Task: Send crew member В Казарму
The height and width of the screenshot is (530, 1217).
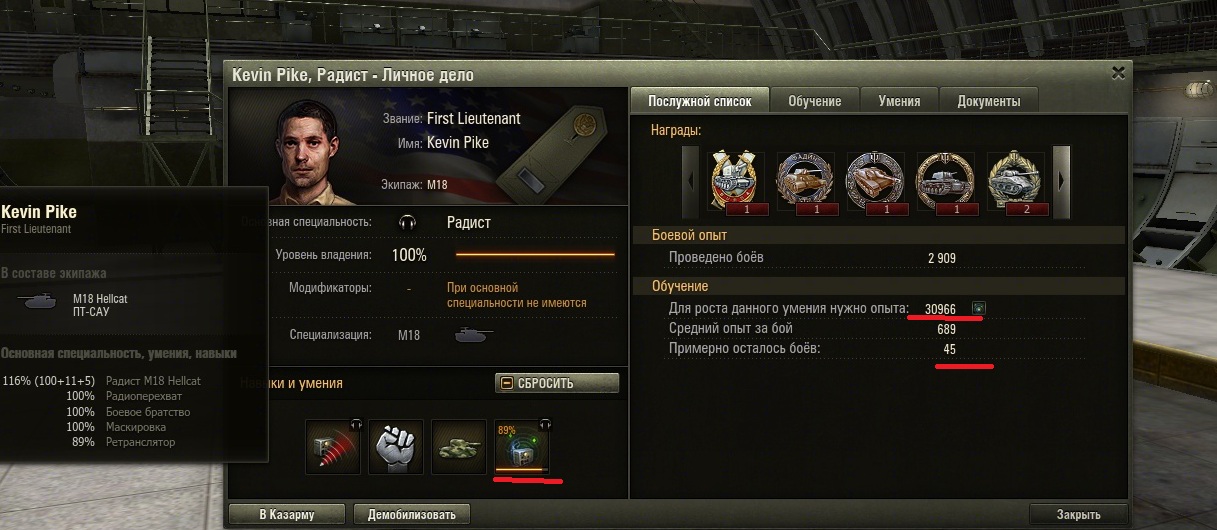Action: pyautogui.click(x=286, y=515)
